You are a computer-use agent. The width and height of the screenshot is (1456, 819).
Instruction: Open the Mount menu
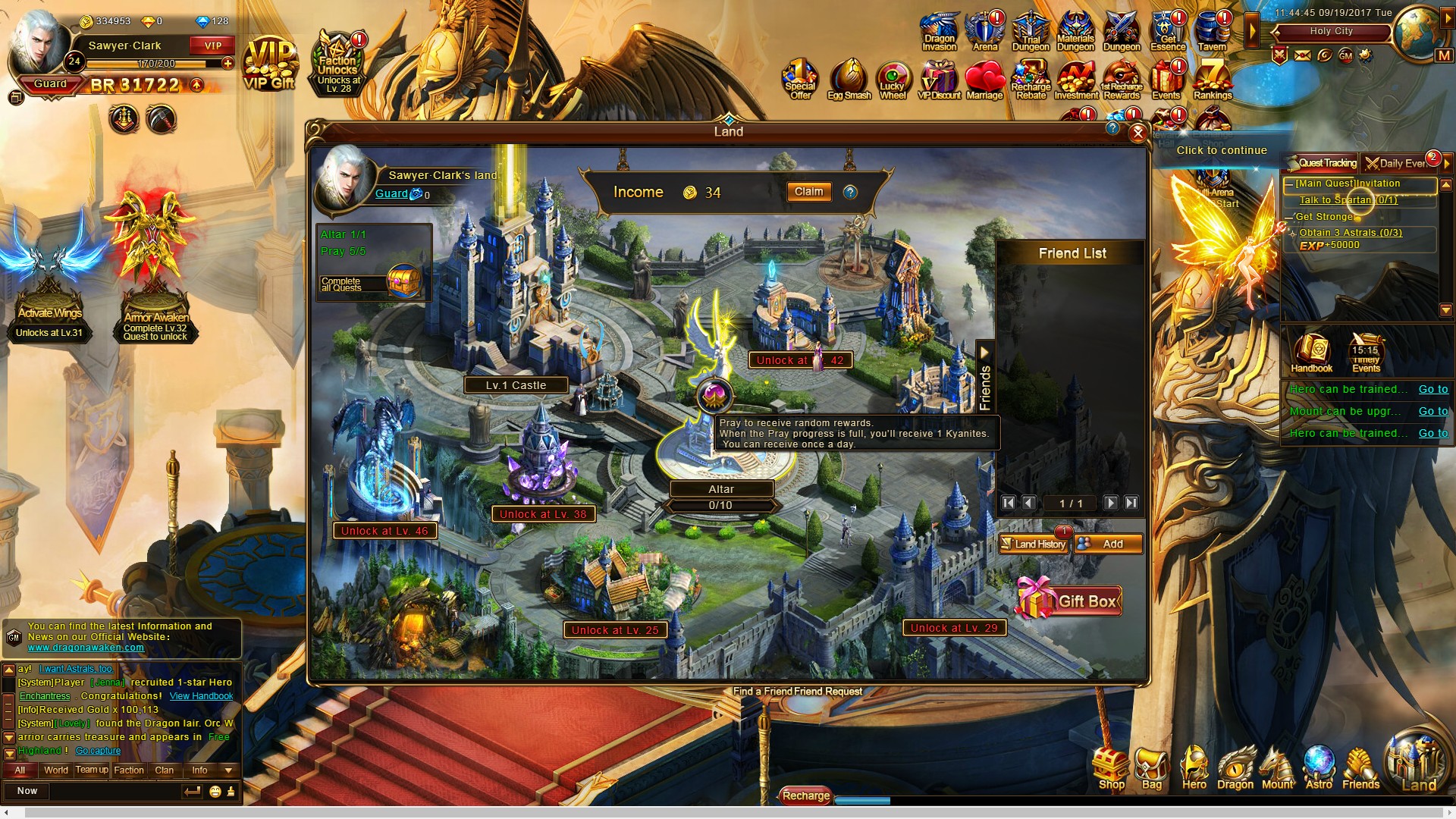point(1277,768)
